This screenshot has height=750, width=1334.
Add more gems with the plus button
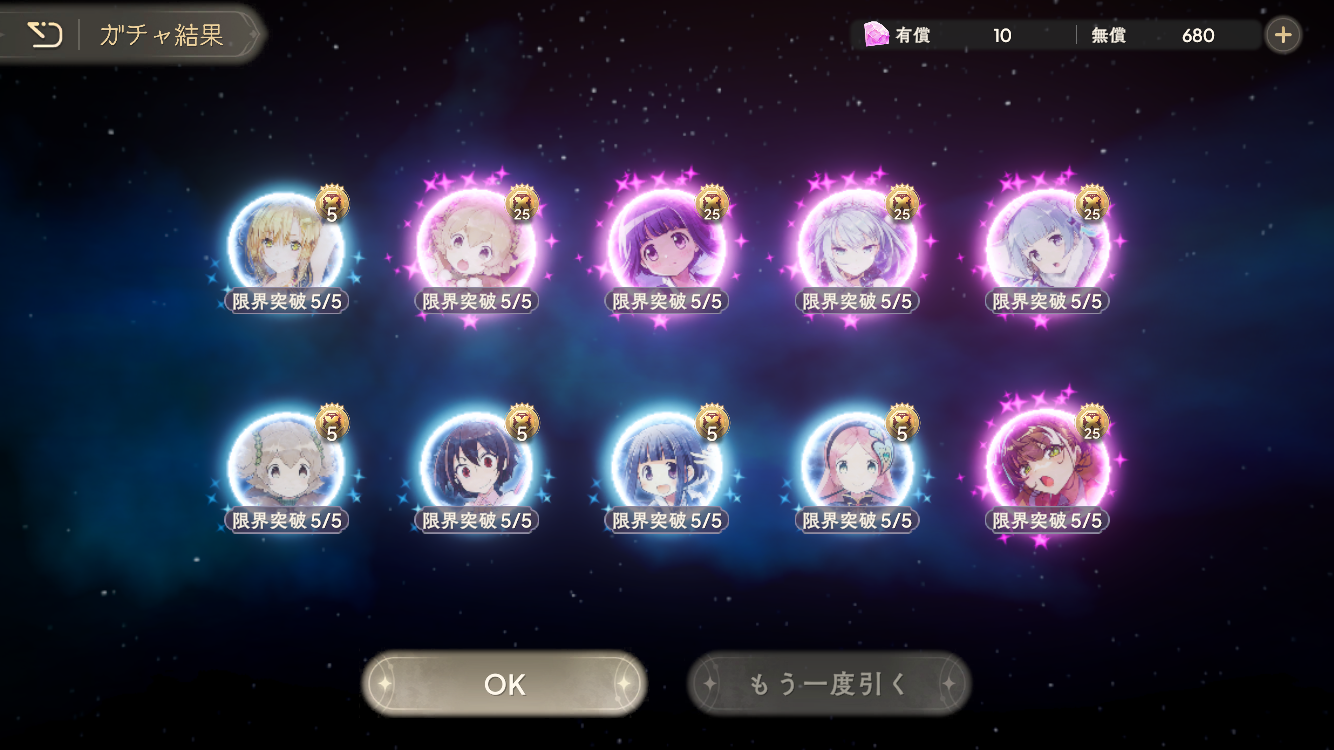1283,36
